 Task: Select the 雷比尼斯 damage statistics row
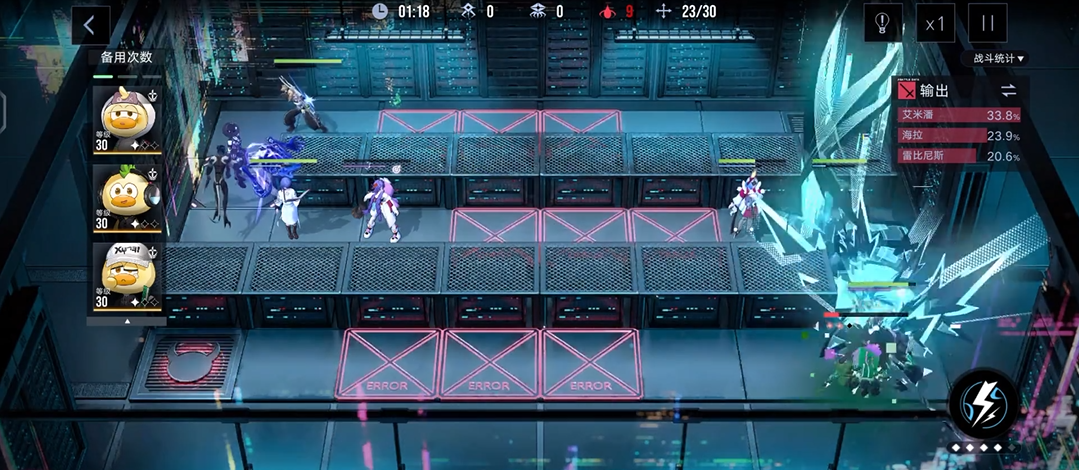tap(959, 156)
